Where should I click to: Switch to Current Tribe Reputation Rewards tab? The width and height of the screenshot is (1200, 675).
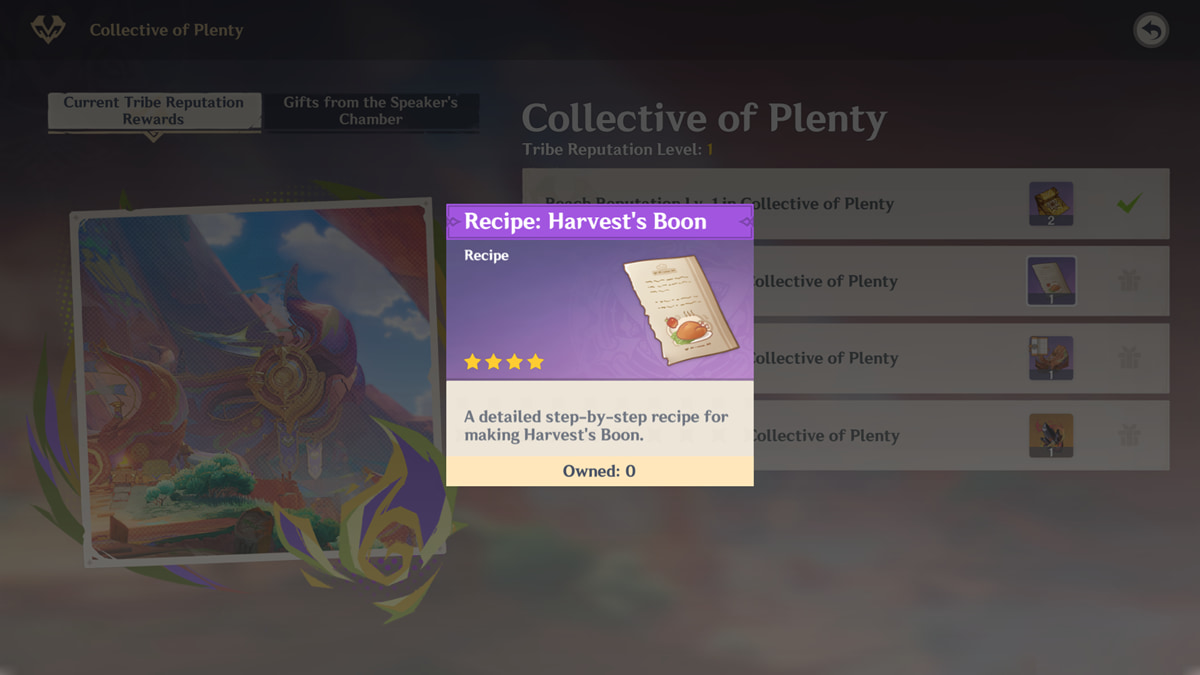153,111
